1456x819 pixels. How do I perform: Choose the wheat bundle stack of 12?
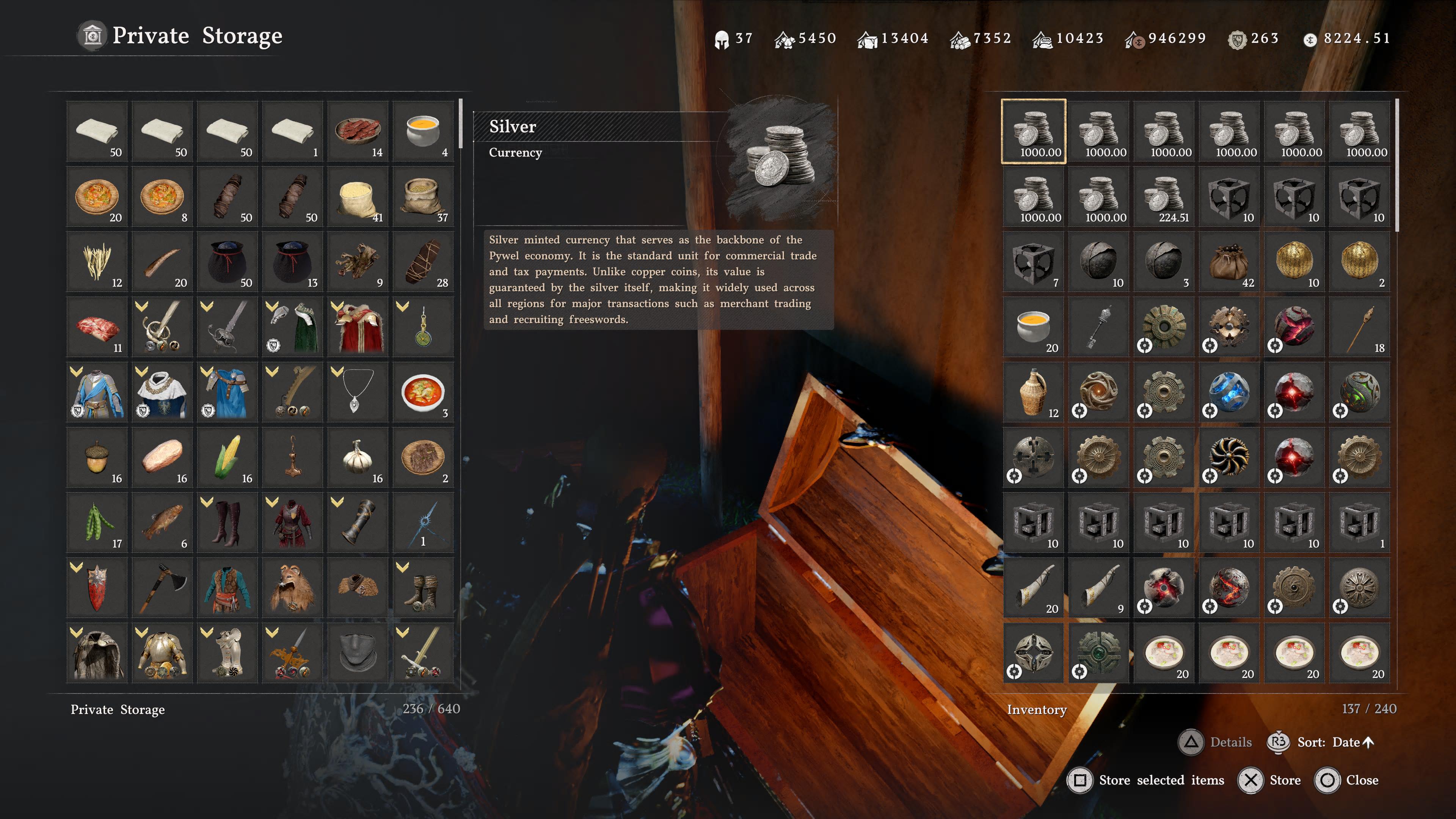click(97, 262)
